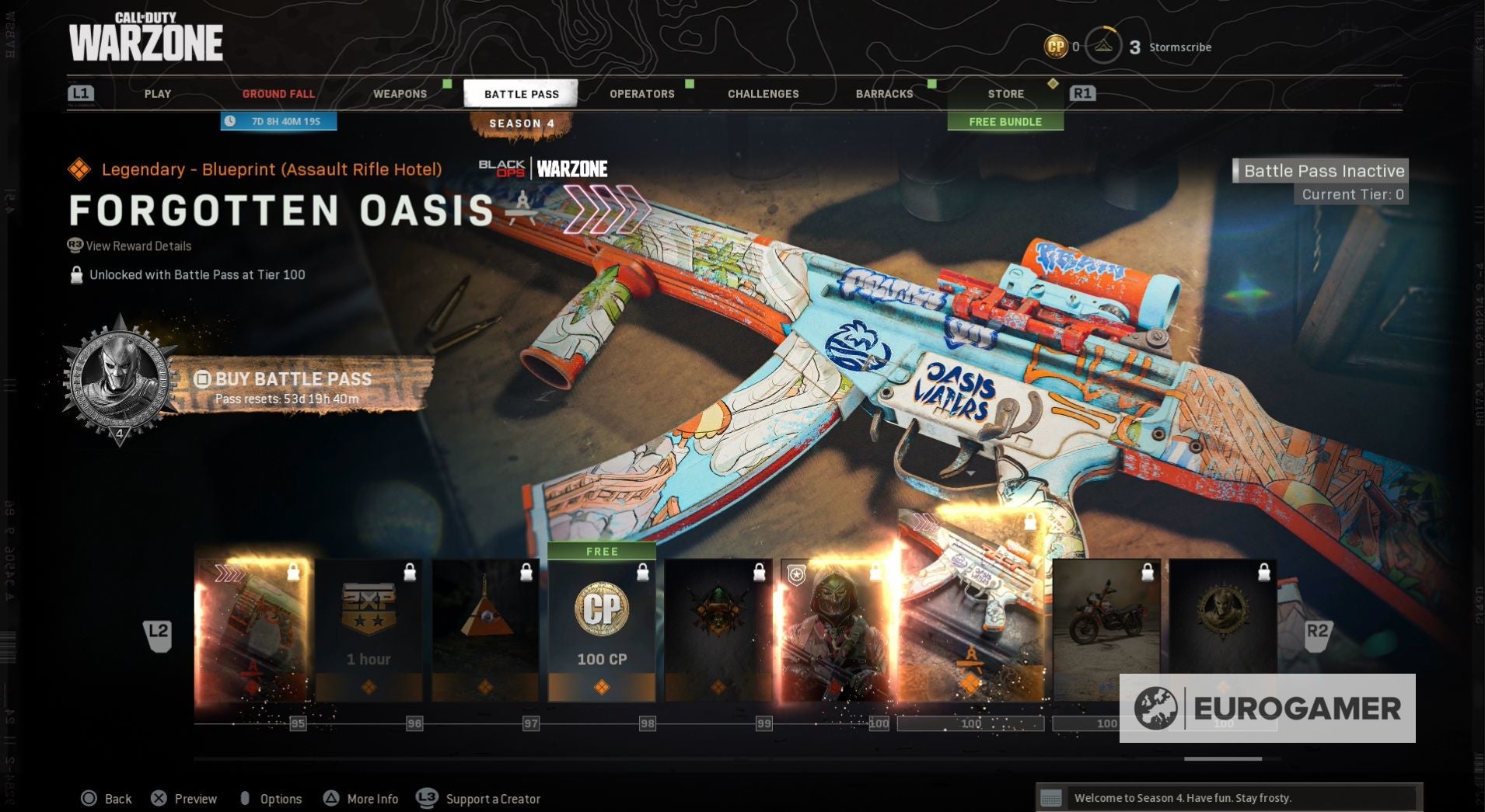Open the COD Points balance

[x=1062, y=47]
